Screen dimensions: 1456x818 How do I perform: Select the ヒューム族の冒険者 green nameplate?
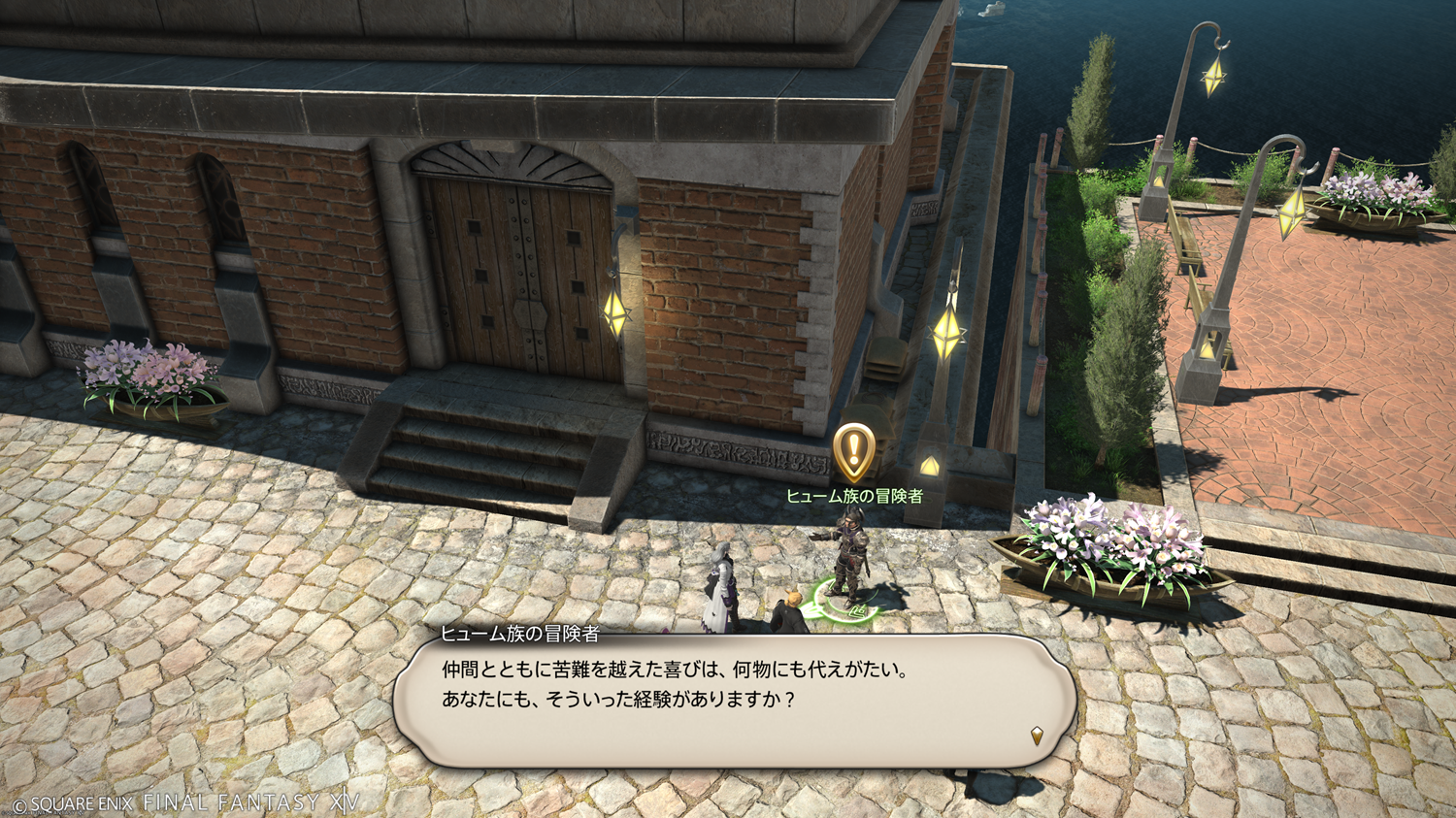[854, 496]
